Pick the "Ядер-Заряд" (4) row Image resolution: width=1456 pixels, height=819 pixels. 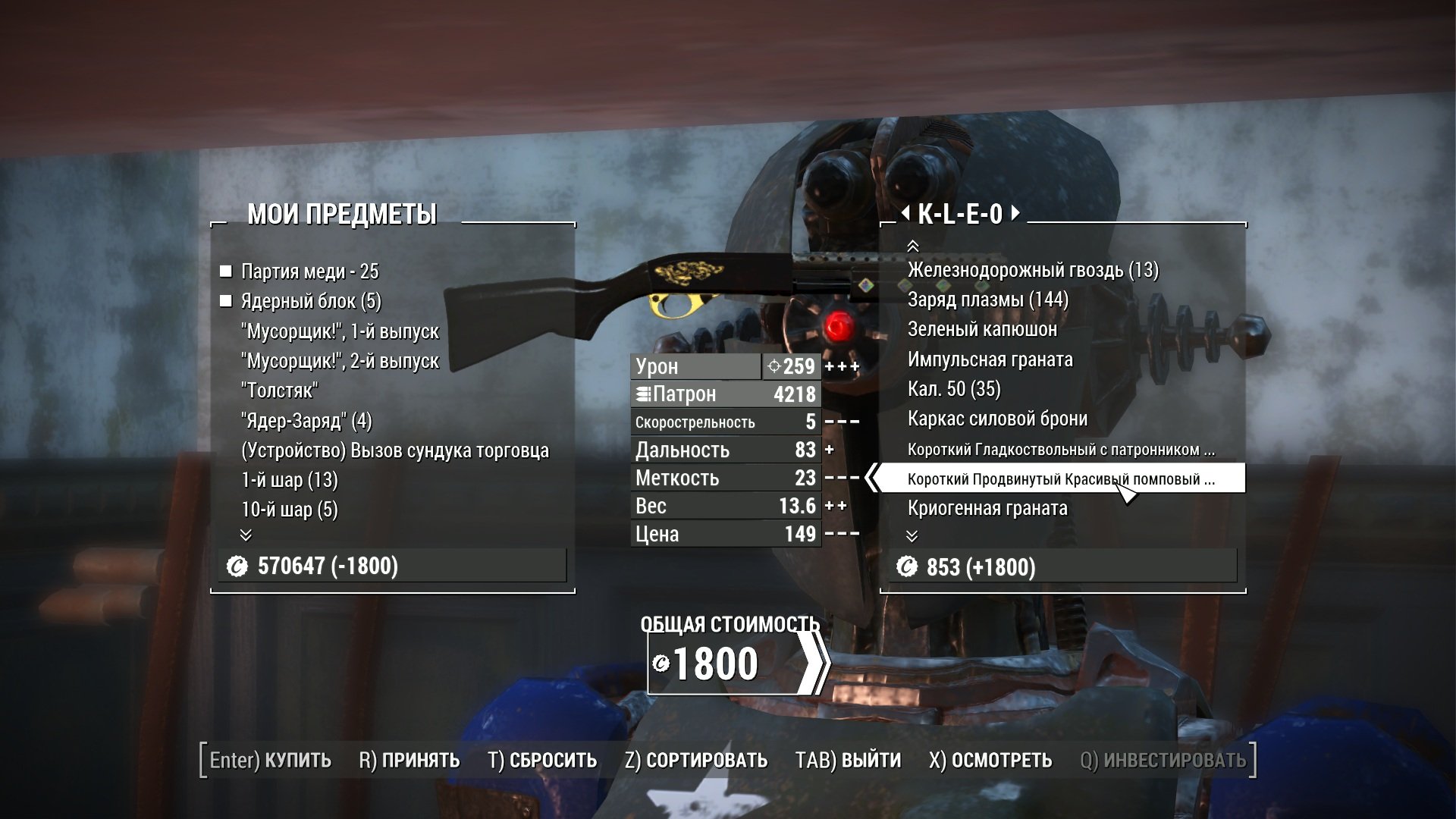(x=306, y=421)
